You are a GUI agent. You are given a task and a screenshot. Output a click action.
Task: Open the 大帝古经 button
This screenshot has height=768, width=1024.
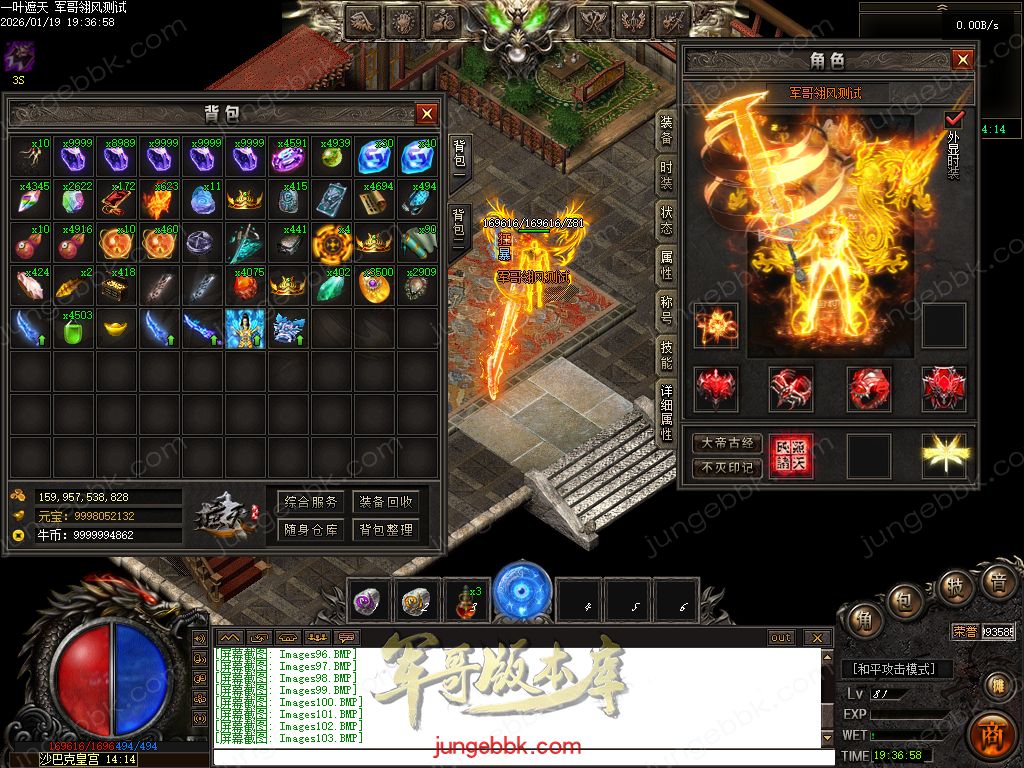pyautogui.click(x=727, y=443)
